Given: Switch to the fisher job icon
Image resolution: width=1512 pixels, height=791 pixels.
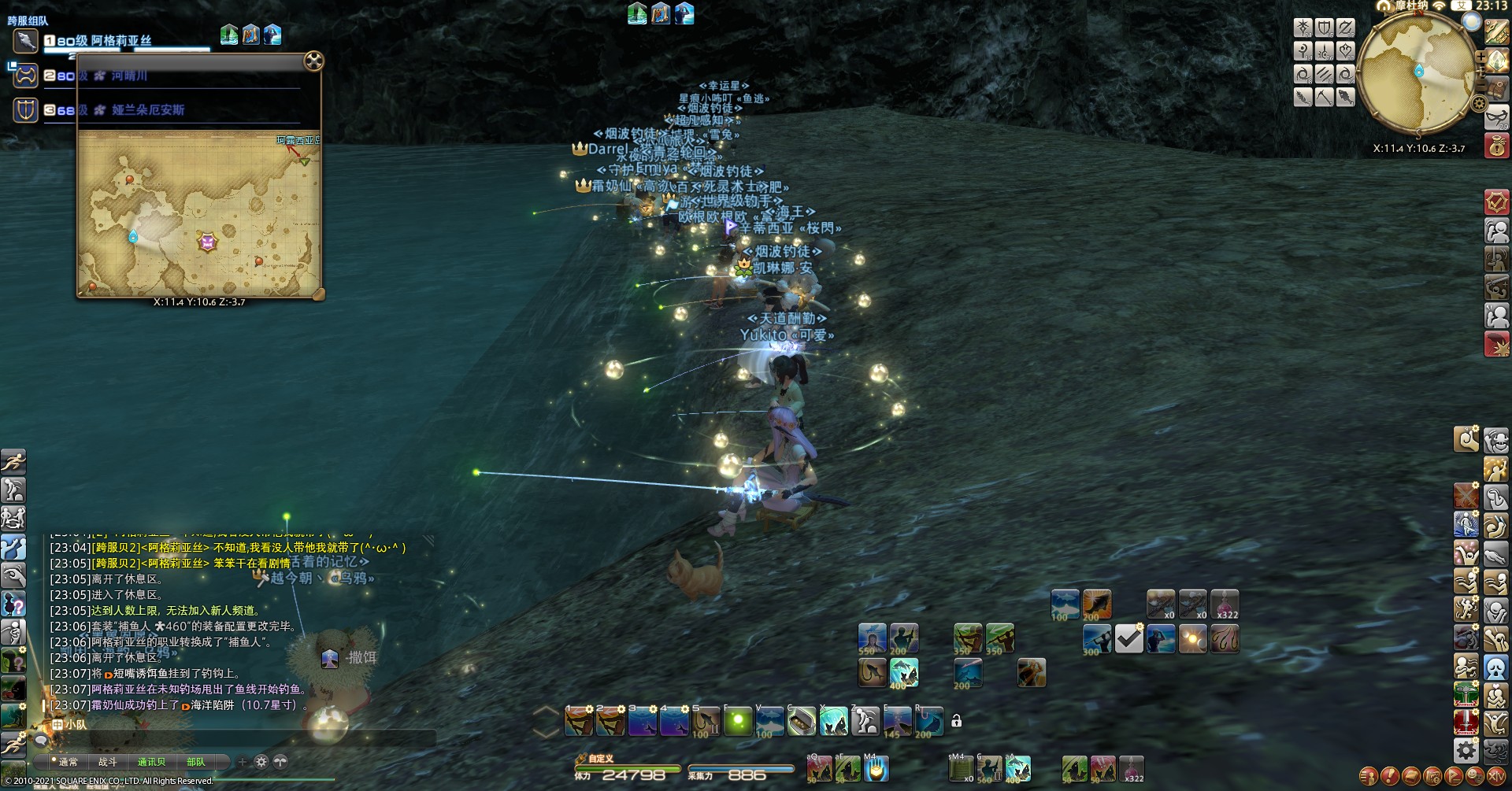Looking at the screenshot, I should (1345, 97).
